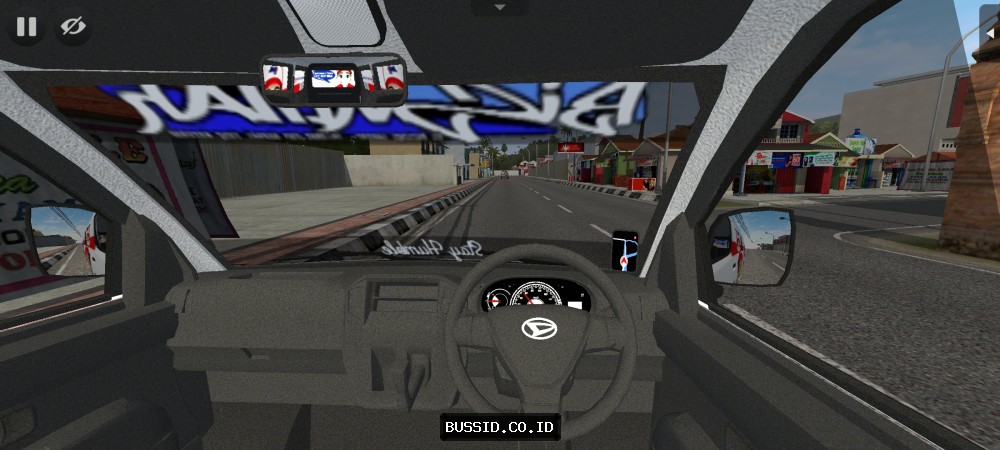
Task: Click the BUSSID.CO.ID label
Action: 500,427
